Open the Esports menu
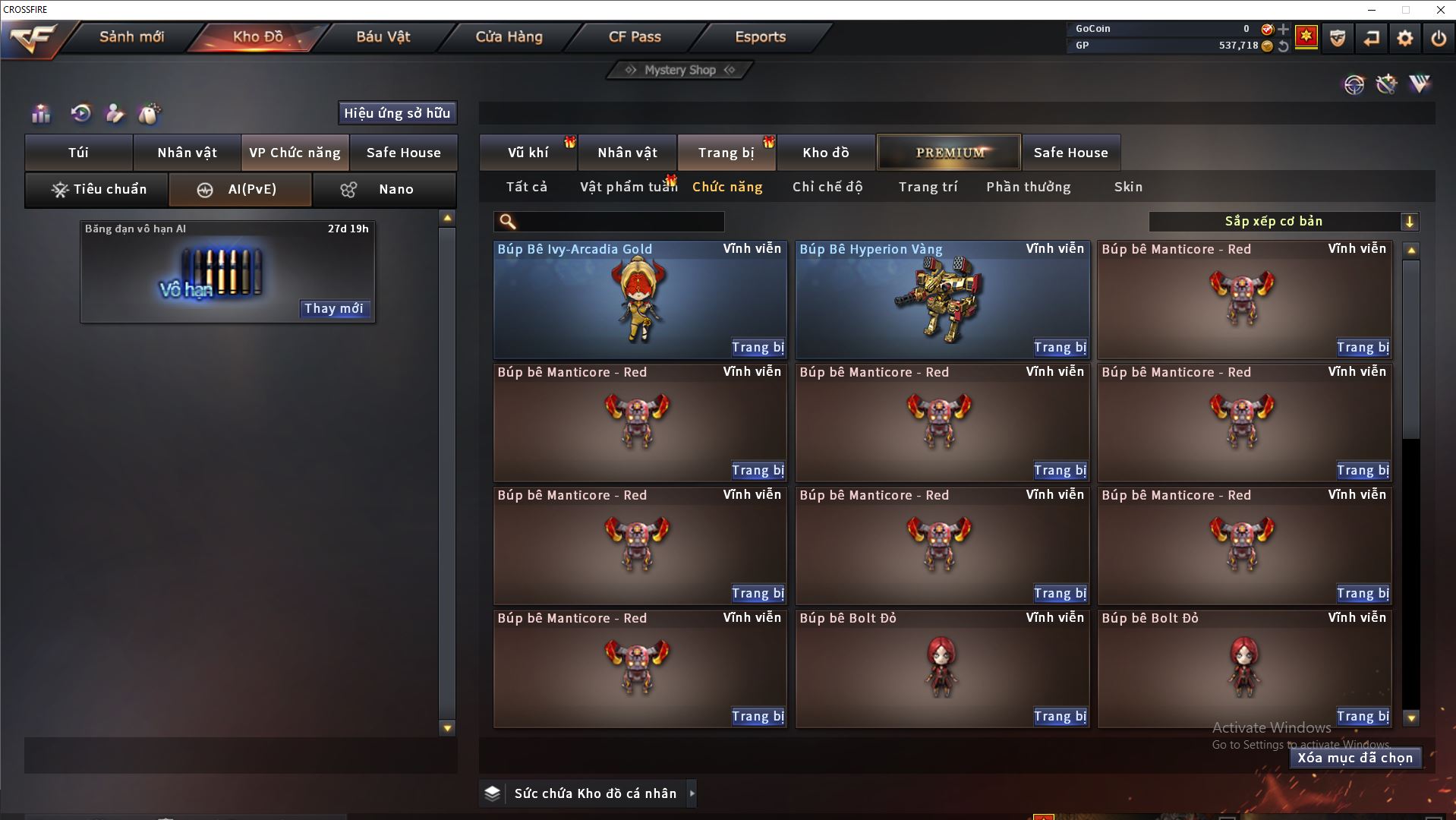 pyautogui.click(x=760, y=36)
